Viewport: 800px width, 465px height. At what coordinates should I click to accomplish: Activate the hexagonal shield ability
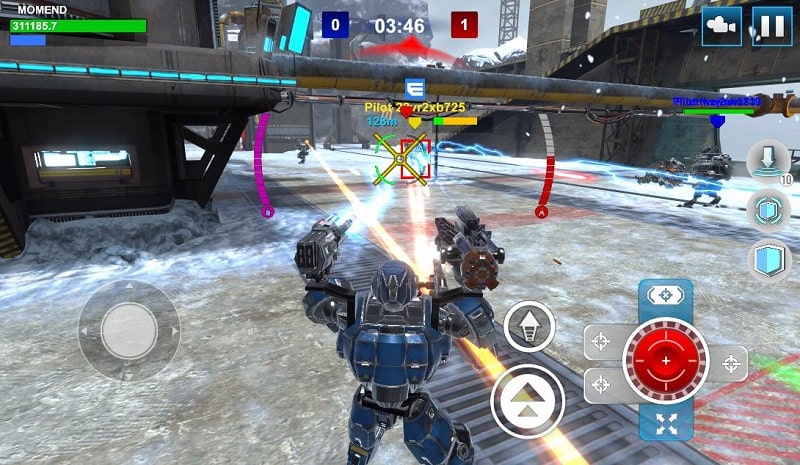pos(768,210)
